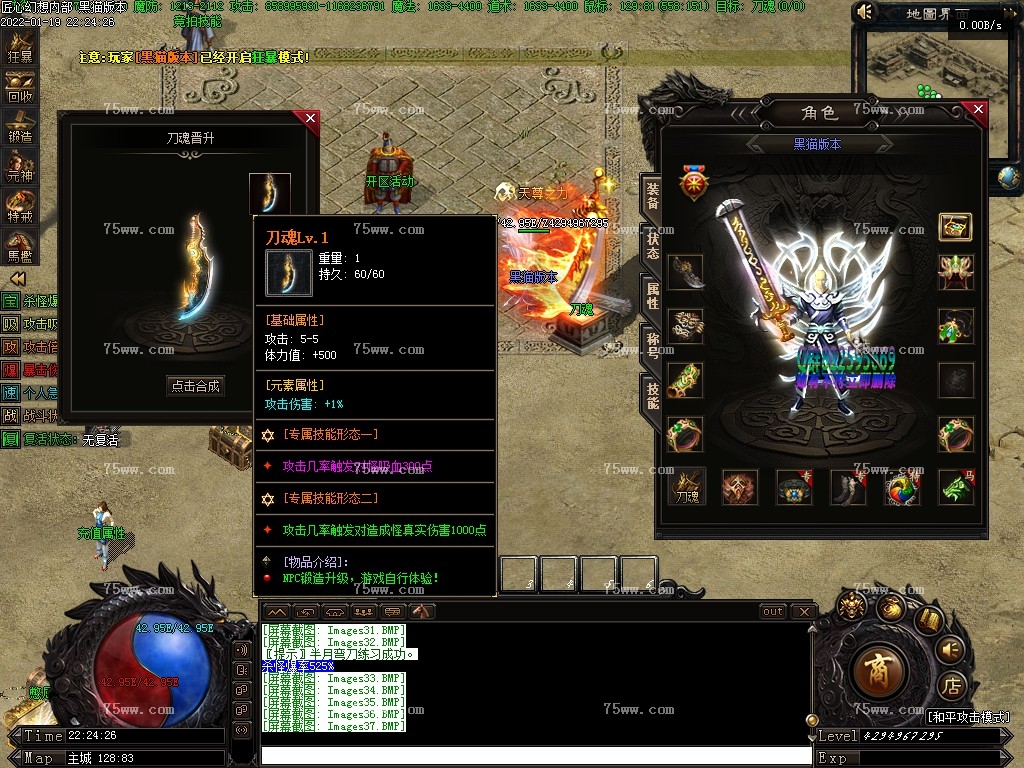This screenshot has width=1024, height=768.
Task: Select the 刀魂 equipment slot
Action: (686, 487)
